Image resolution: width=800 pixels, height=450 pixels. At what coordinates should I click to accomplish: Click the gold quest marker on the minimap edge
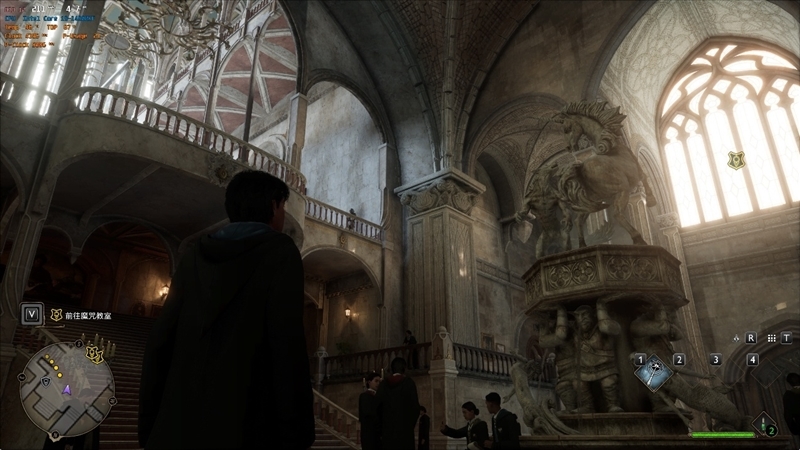coord(94,353)
